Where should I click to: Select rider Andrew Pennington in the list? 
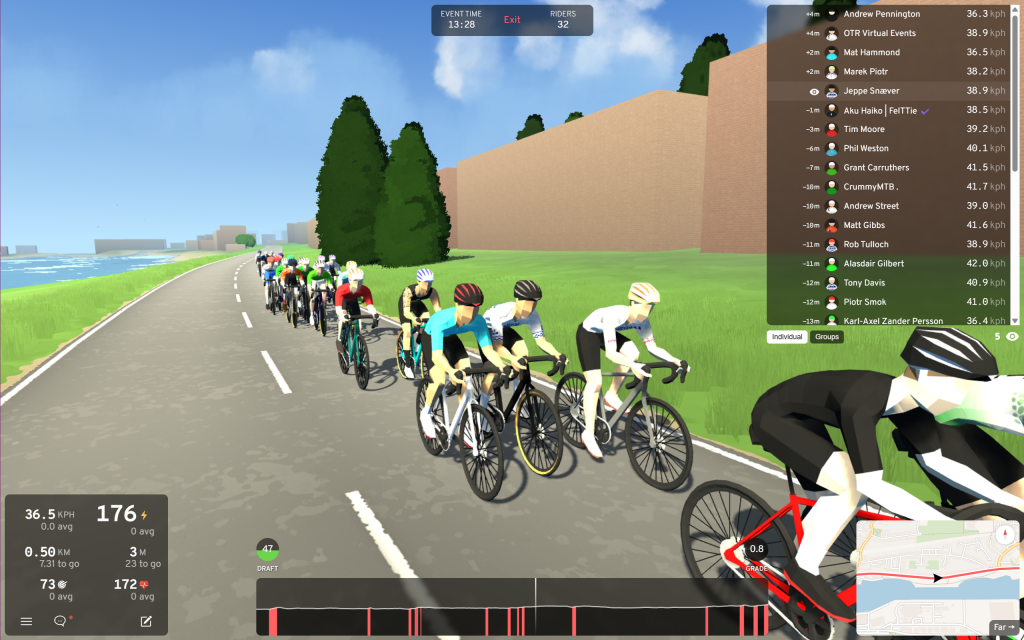pos(881,14)
